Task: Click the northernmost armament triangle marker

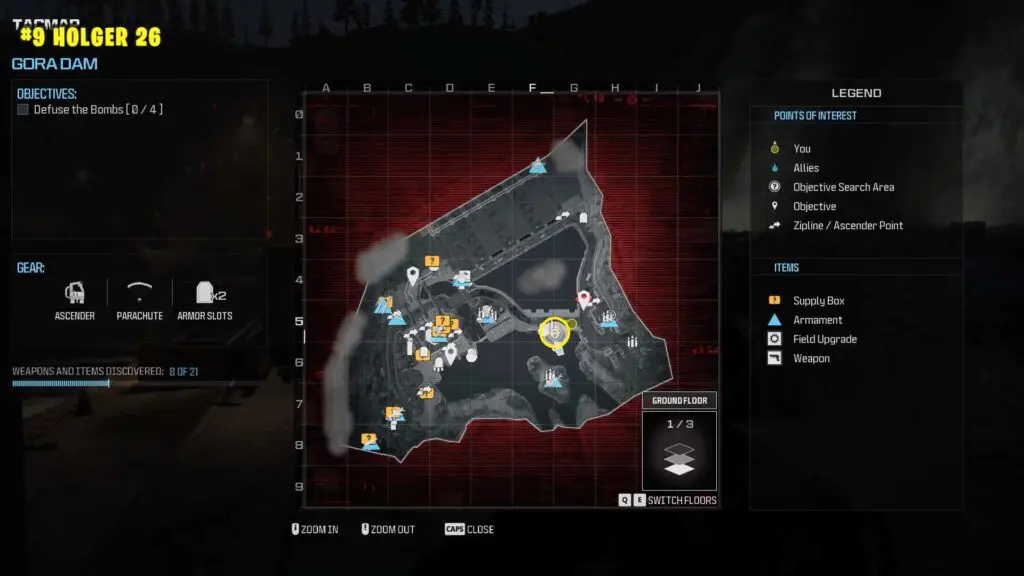Action: coord(538,166)
